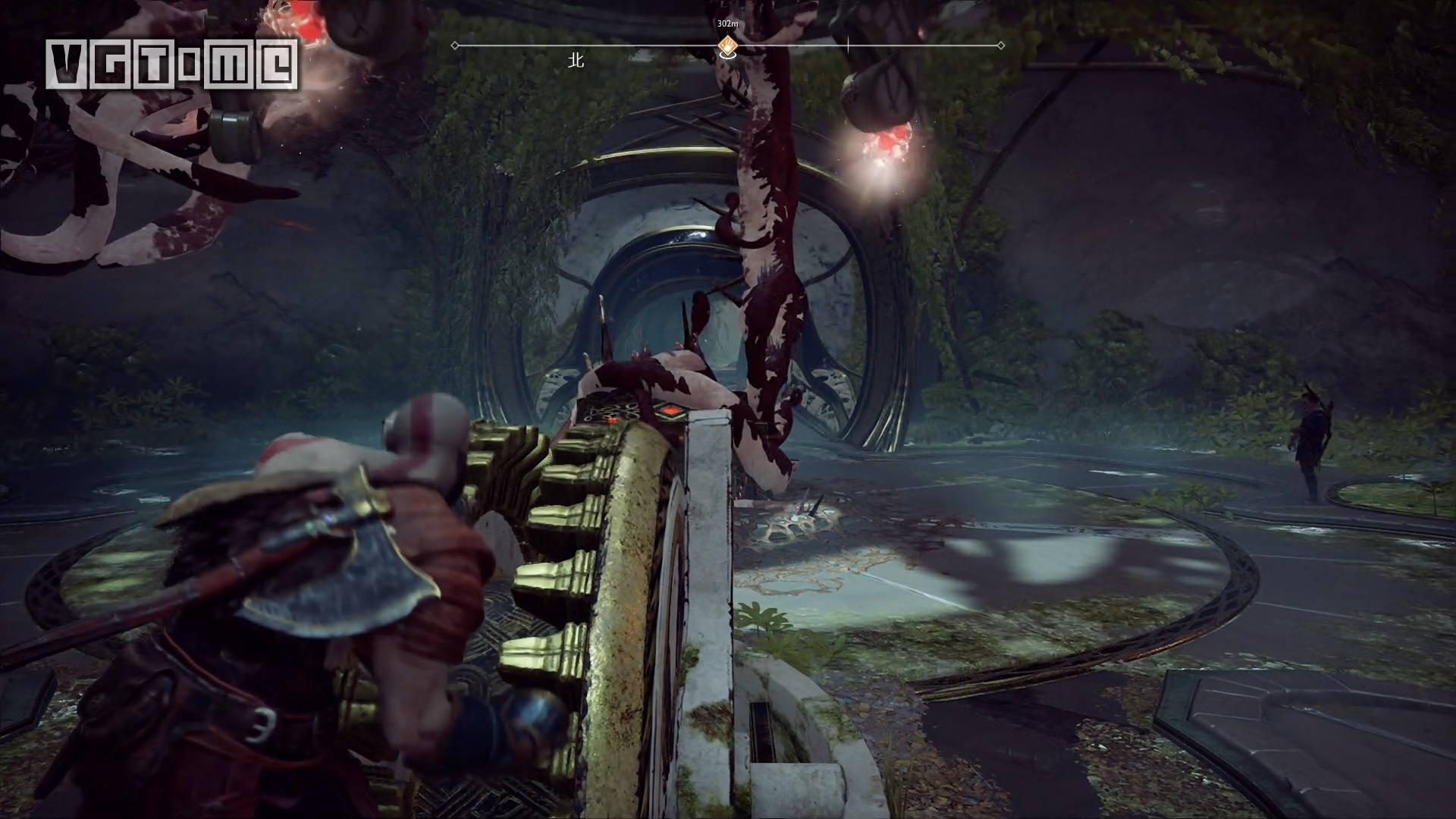Select the north indicator on the compass bar

(x=576, y=61)
